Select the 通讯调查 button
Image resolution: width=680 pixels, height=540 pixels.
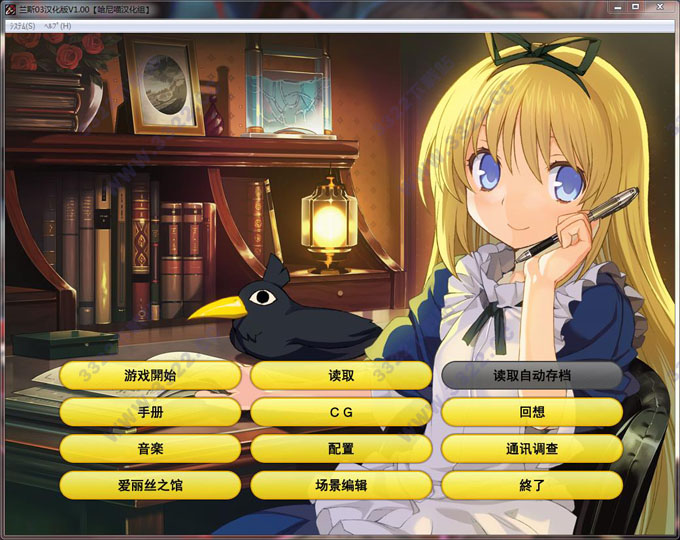pyautogui.click(x=532, y=448)
